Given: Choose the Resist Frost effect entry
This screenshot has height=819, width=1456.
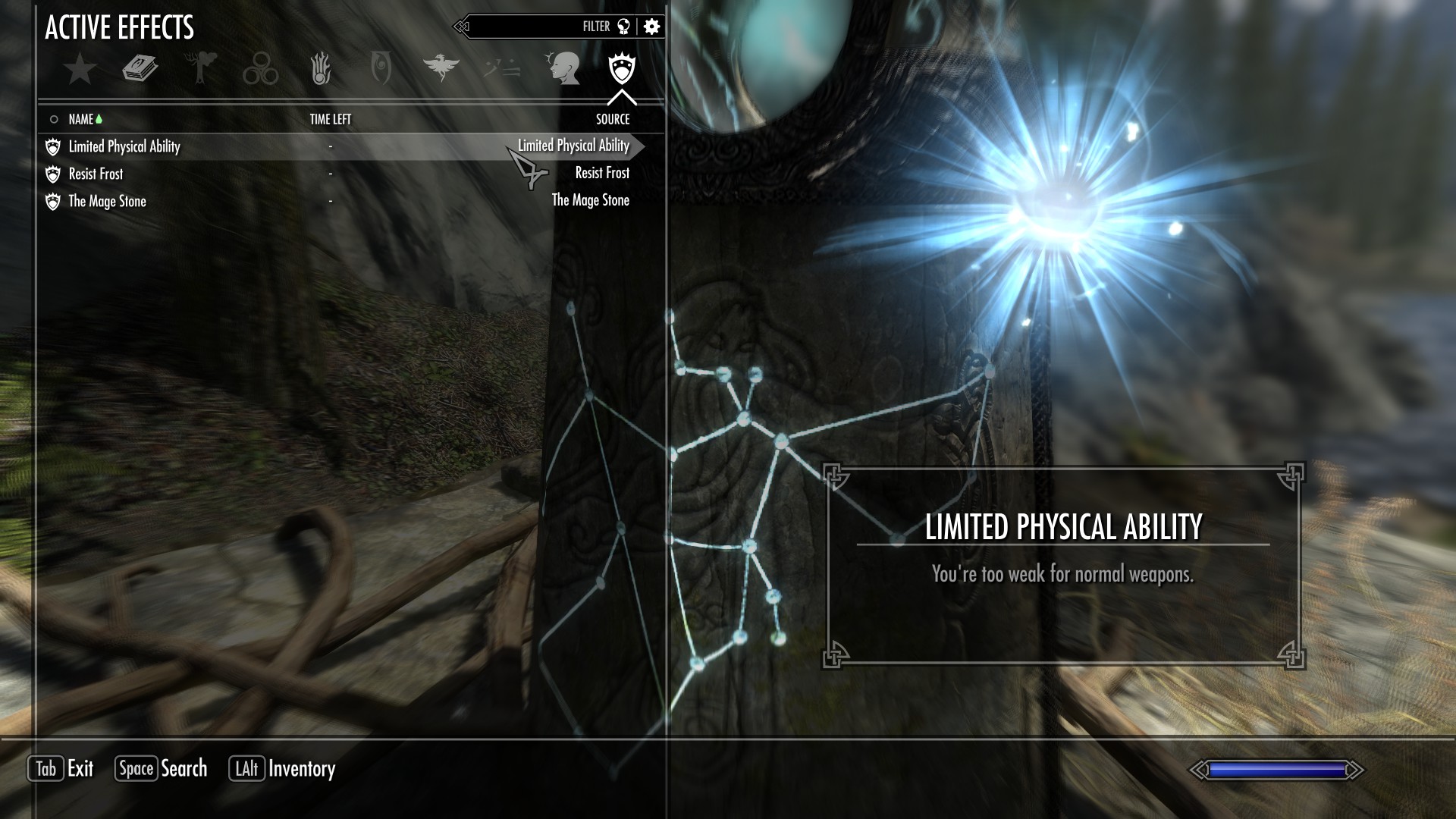Looking at the screenshot, I should tap(96, 174).
